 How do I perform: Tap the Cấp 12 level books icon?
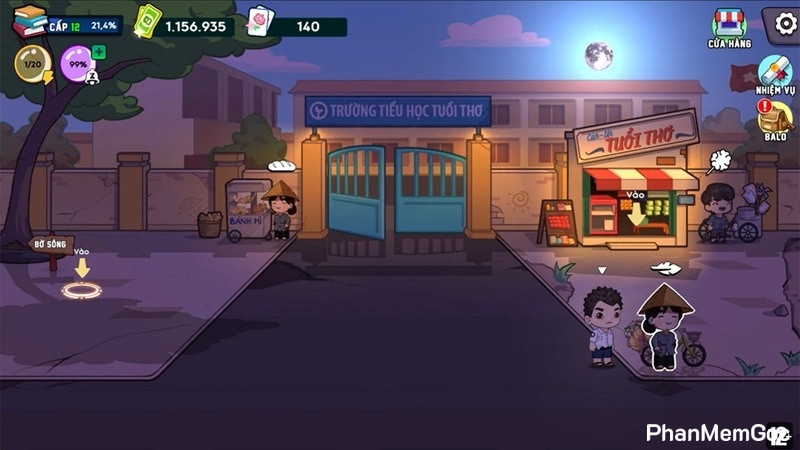tap(30, 20)
